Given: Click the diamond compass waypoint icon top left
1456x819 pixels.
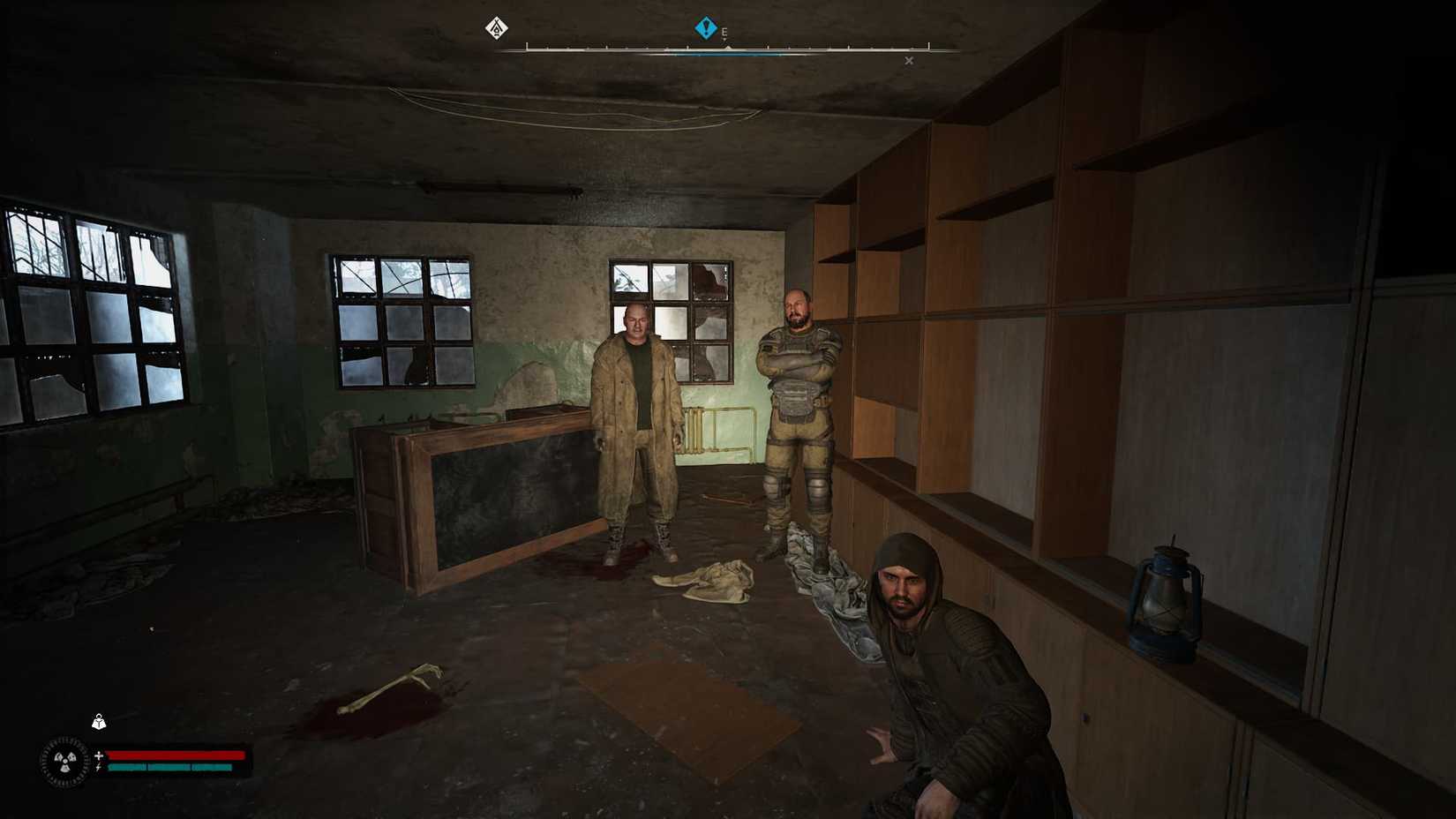Looking at the screenshot, I should point(497,27).
